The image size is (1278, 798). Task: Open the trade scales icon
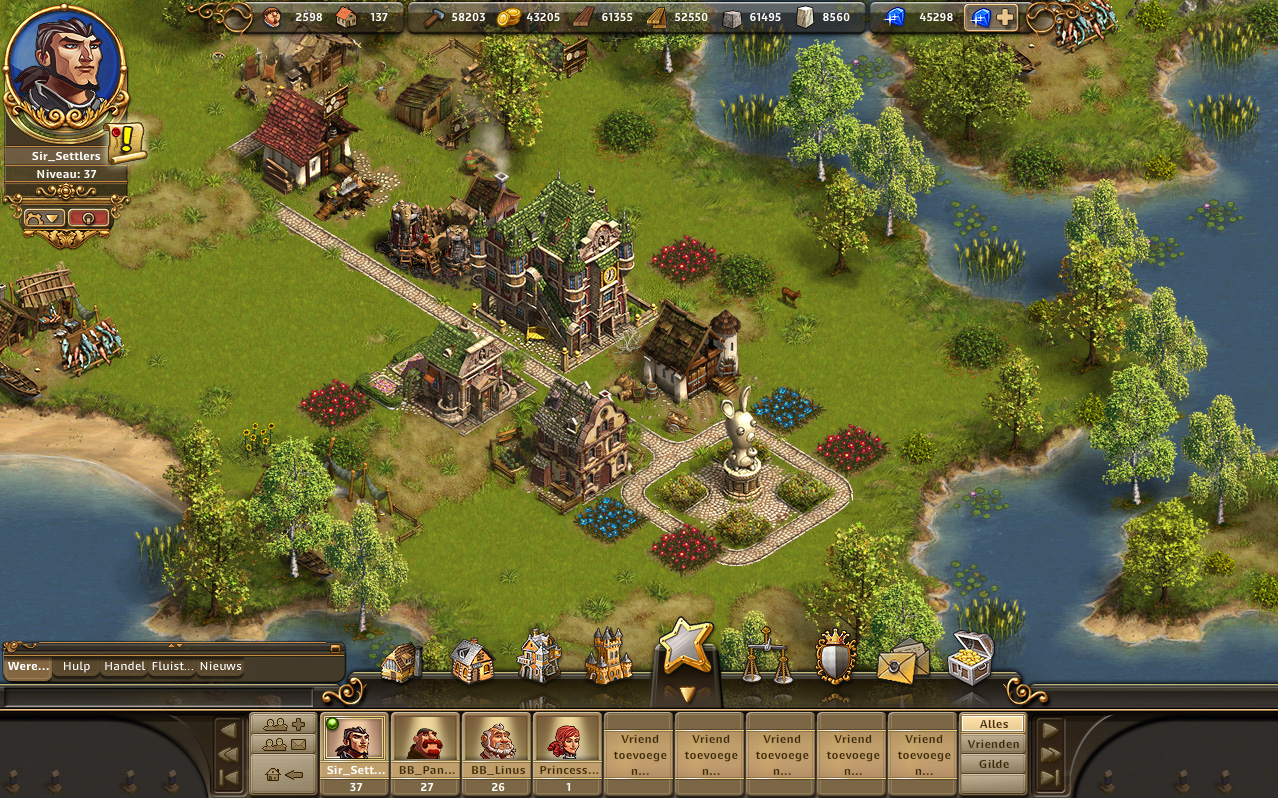pyautogui.click(x=767, y=655)
